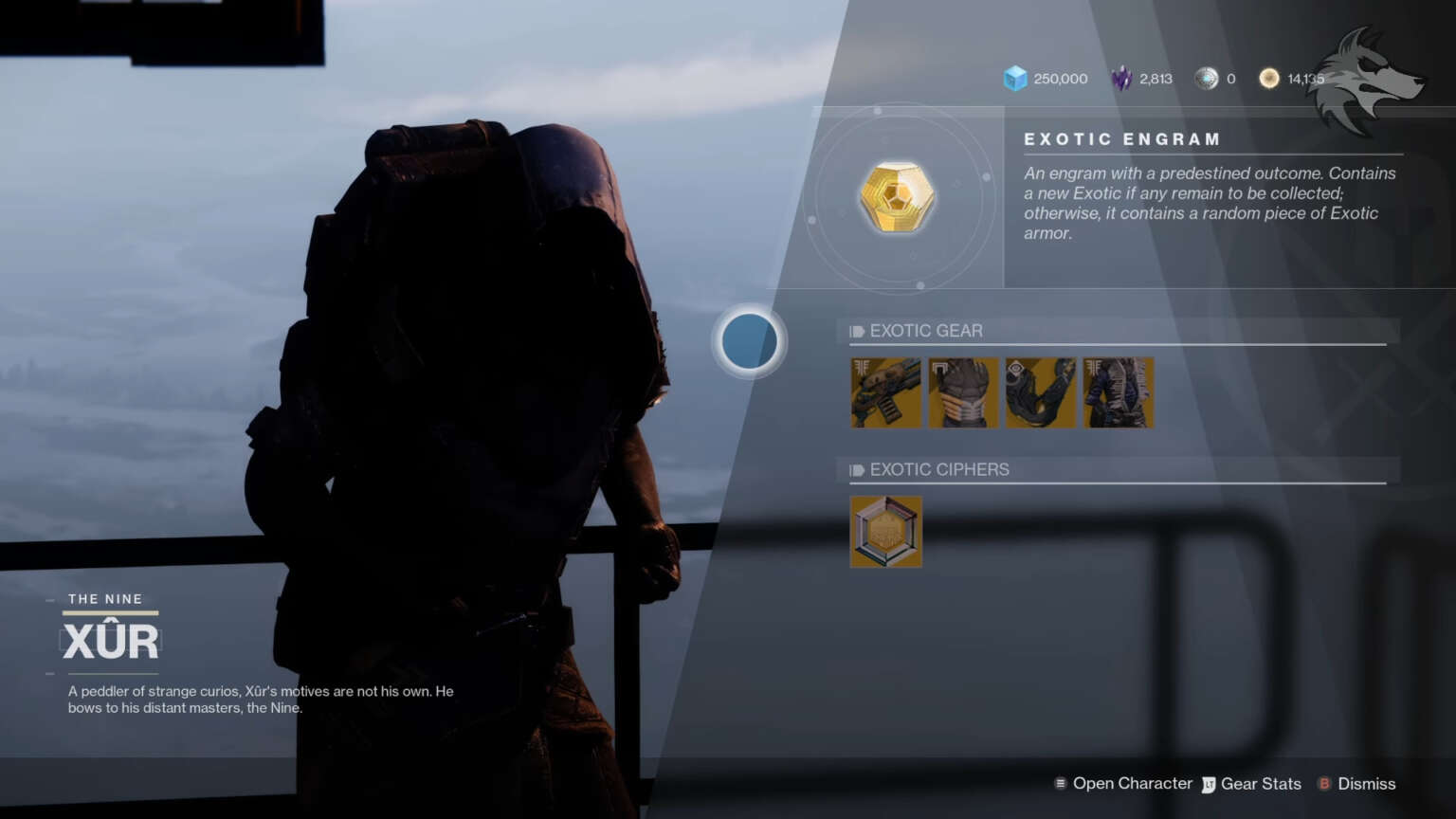Viewport: 1456px width, 819px height.
Task: Open Character from the bottom bar
Action: pos(1132,784)
